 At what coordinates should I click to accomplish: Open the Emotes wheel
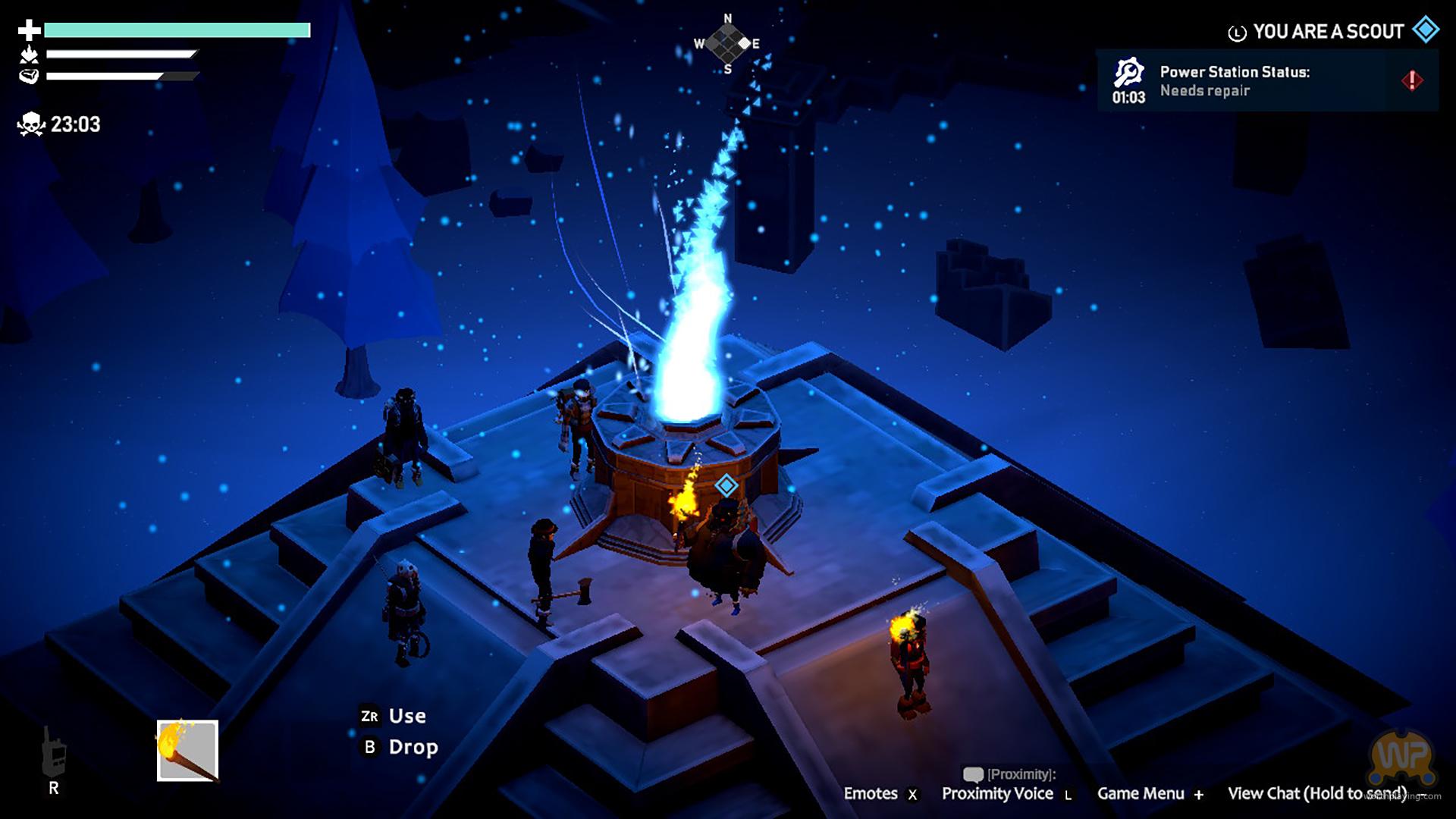tap(880, 793)
